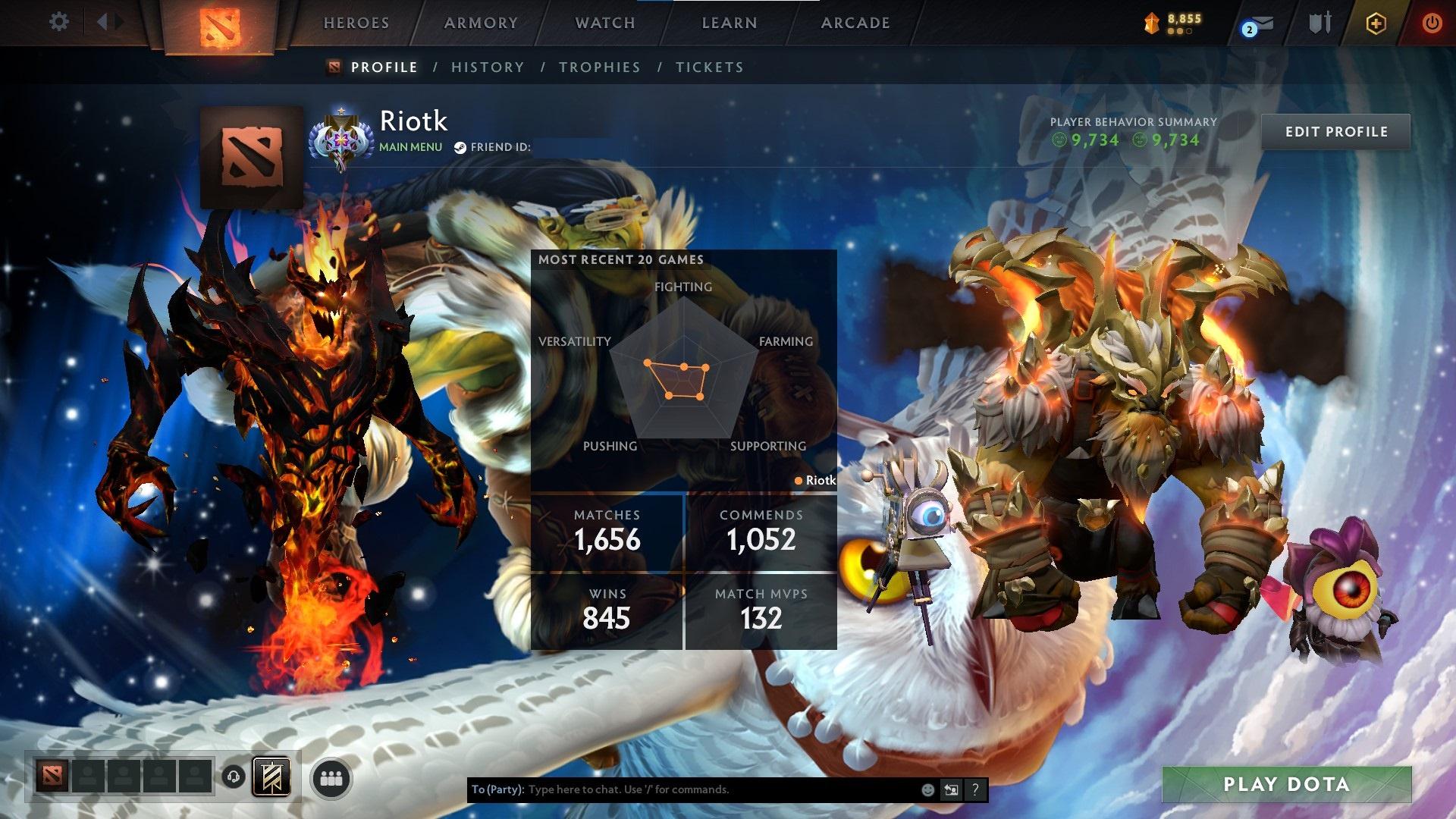1456x819 pixels.
Task: Open the party finder people icon
Action: [x=331, y=777]
